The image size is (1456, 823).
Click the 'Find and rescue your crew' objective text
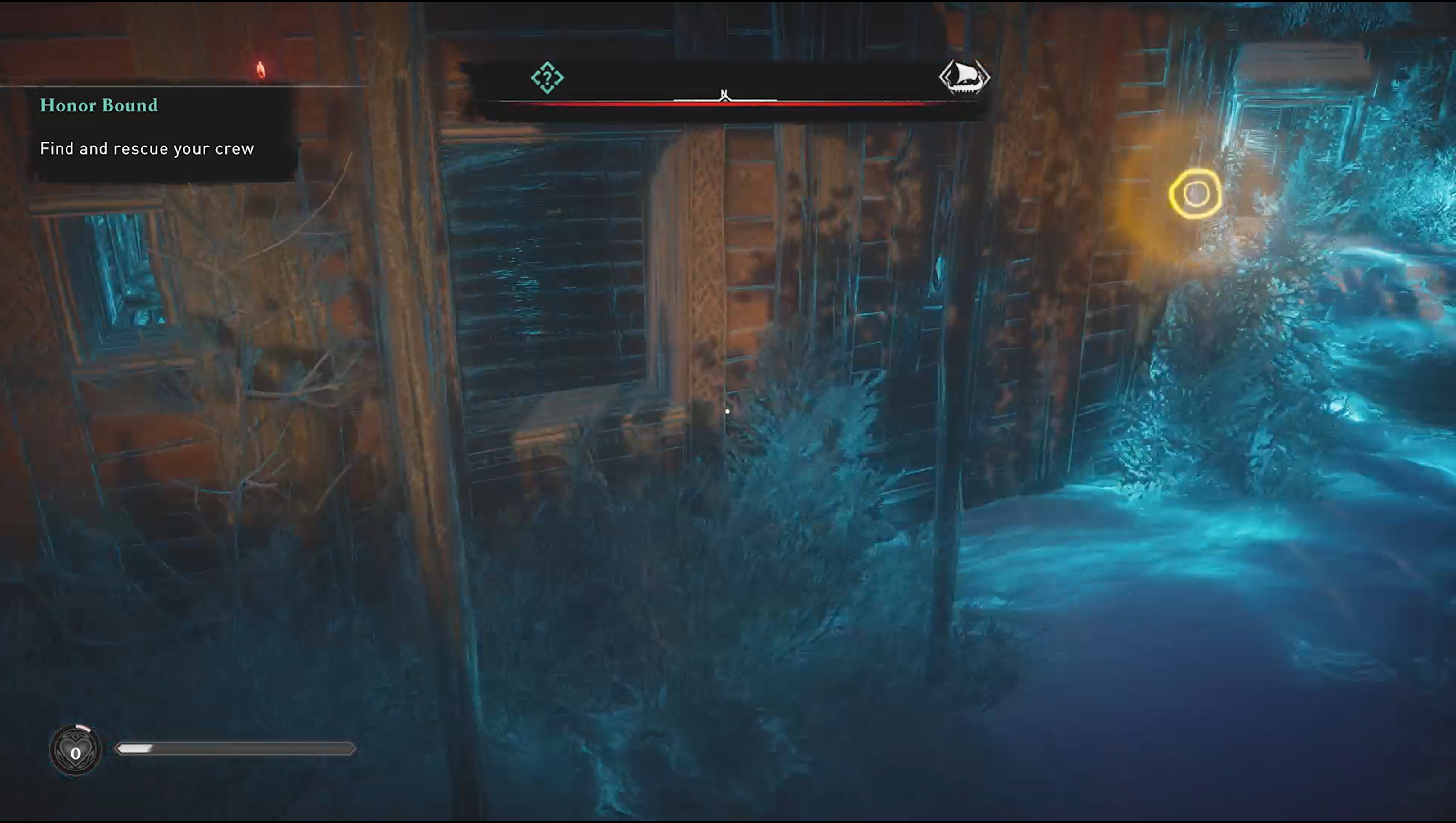[x=147, y=149]
